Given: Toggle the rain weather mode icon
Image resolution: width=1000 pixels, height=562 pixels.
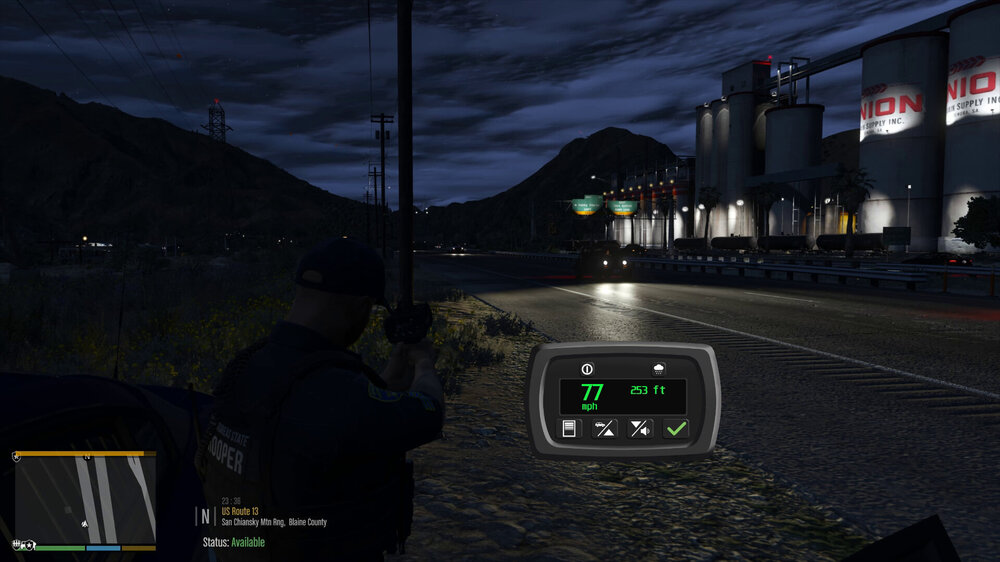Looking at the screenshot, I should coord(660,368).
